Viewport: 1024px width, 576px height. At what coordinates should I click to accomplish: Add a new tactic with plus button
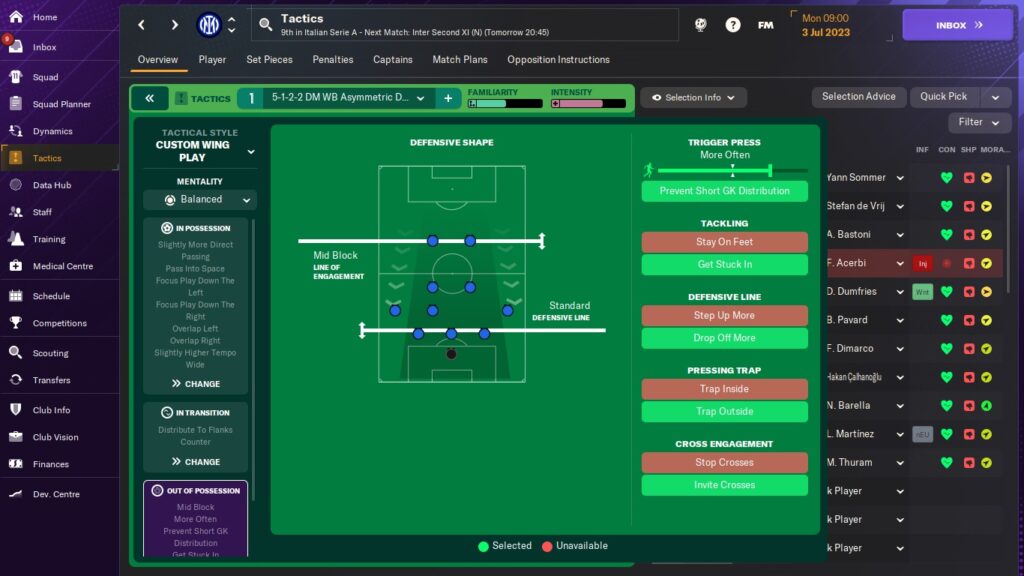pyautogui.click(x=448, y=98)
